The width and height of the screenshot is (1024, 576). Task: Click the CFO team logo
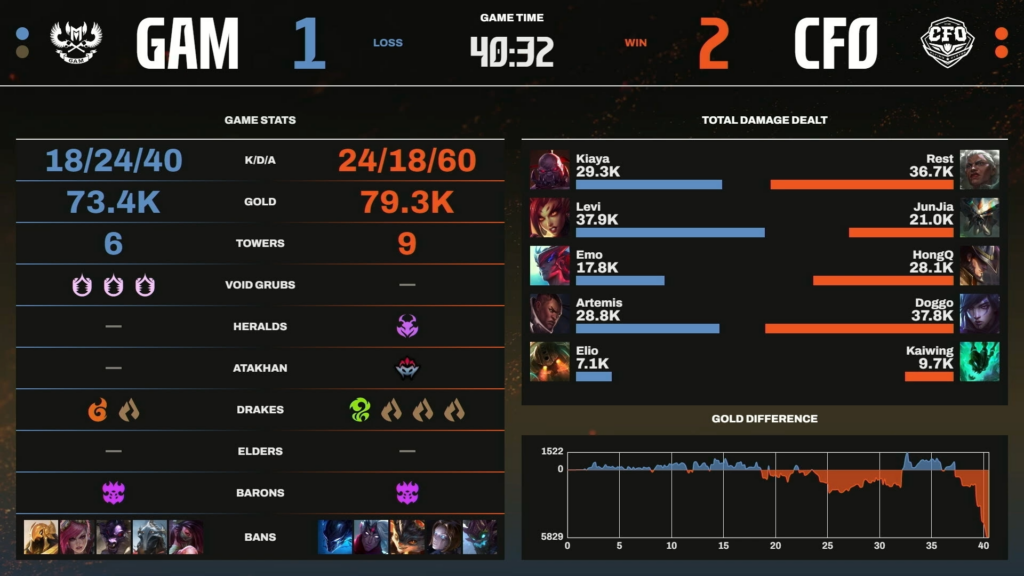click(x=946, y=43)
